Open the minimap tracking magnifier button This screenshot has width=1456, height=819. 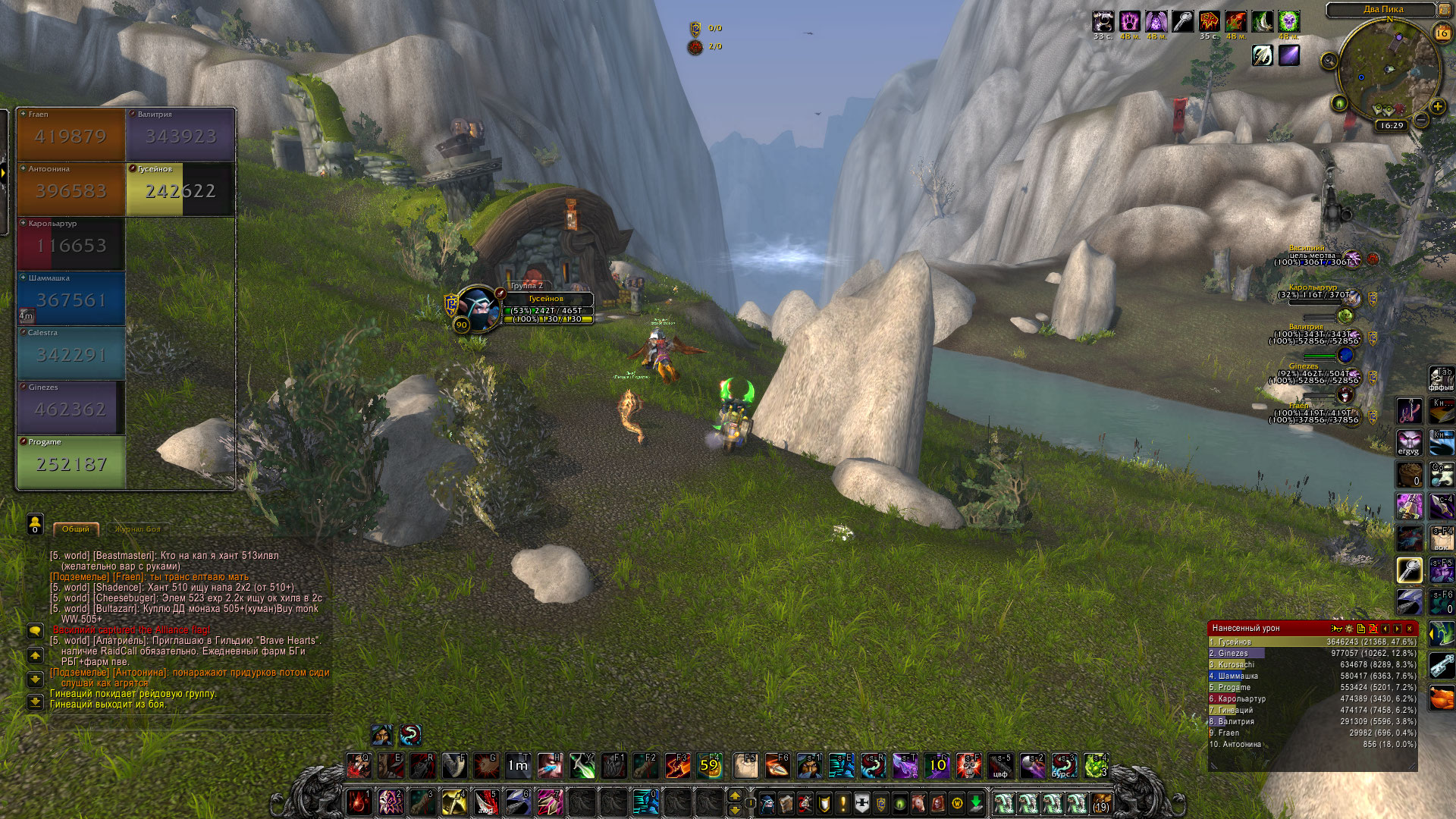click(x=1329, y=61)
